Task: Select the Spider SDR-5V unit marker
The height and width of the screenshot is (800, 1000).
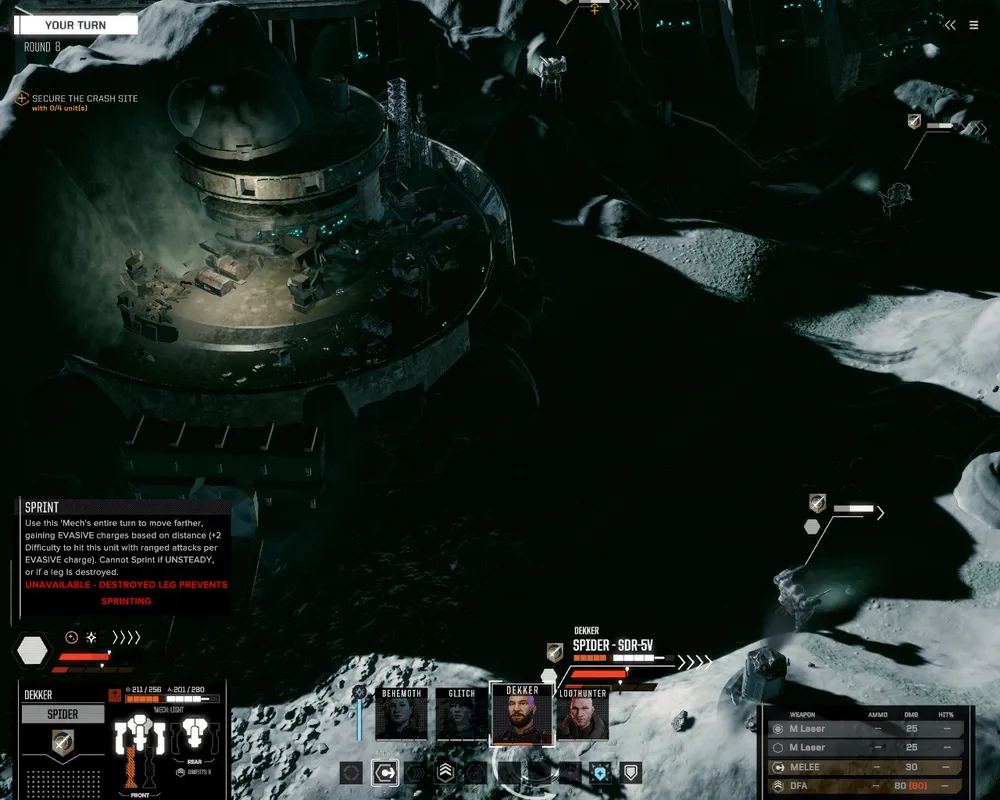Action: (x=612, y=646)
